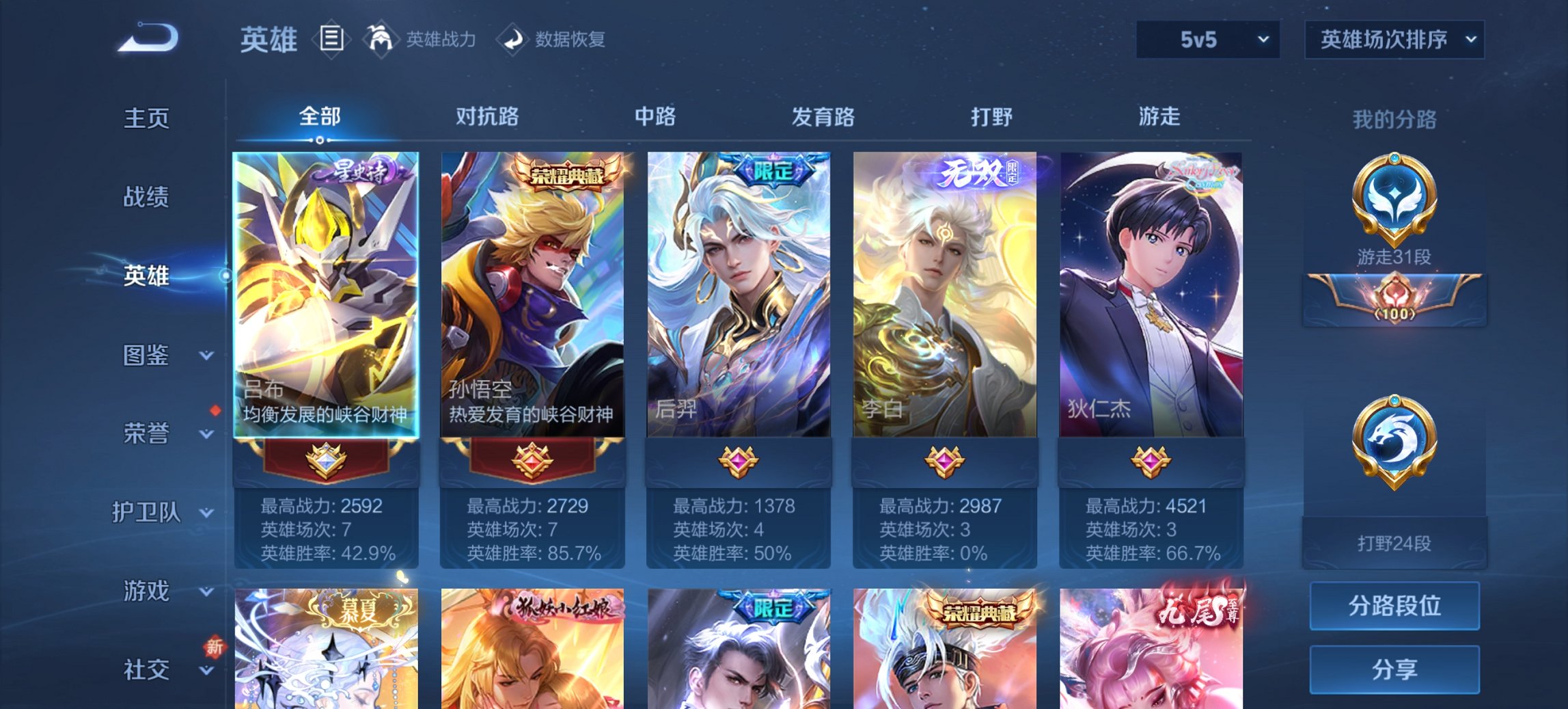This screenshot has height=709, width=1568.
Task: Click the 数据恢复 restore icon
Action: (512, 39)
